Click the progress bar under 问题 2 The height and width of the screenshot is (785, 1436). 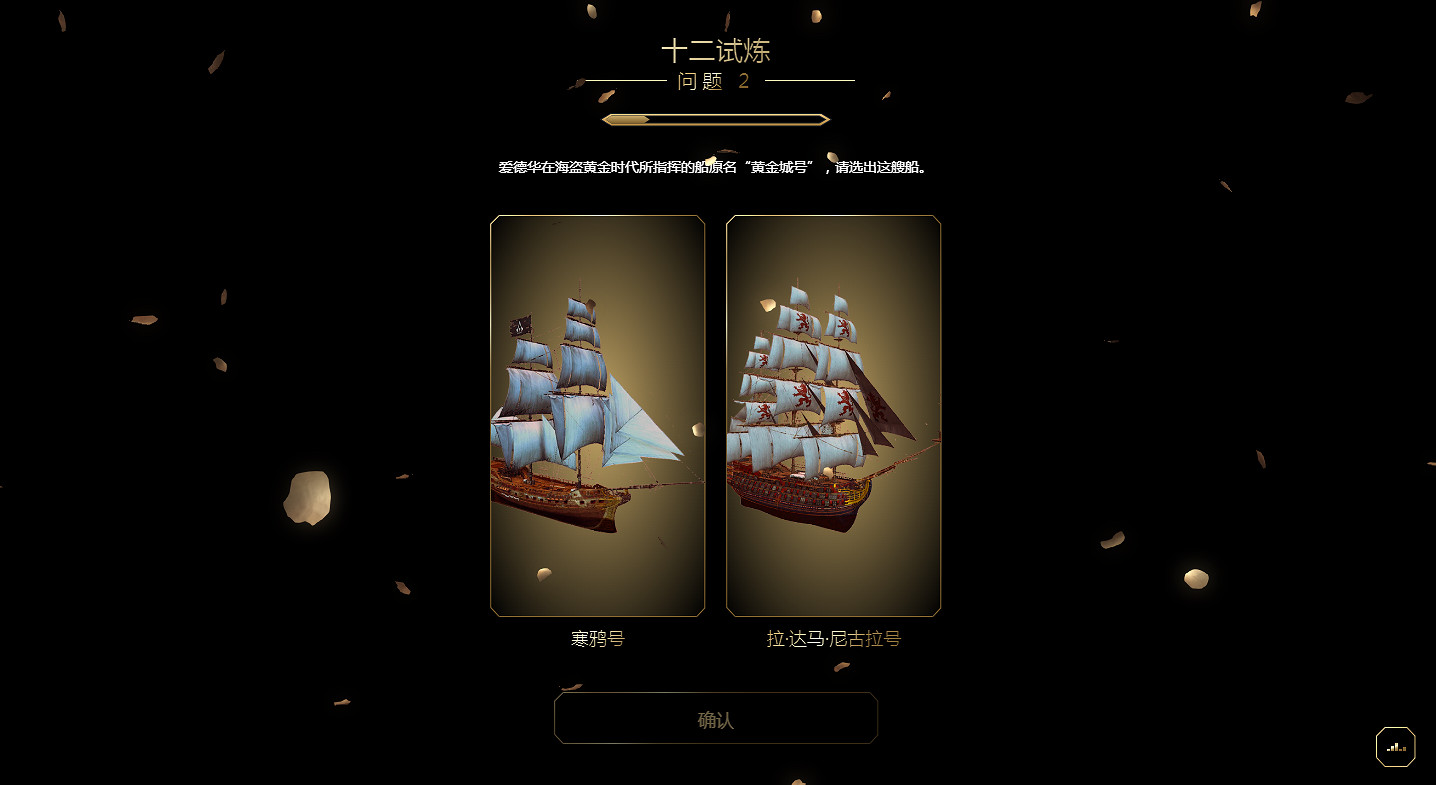716,118
